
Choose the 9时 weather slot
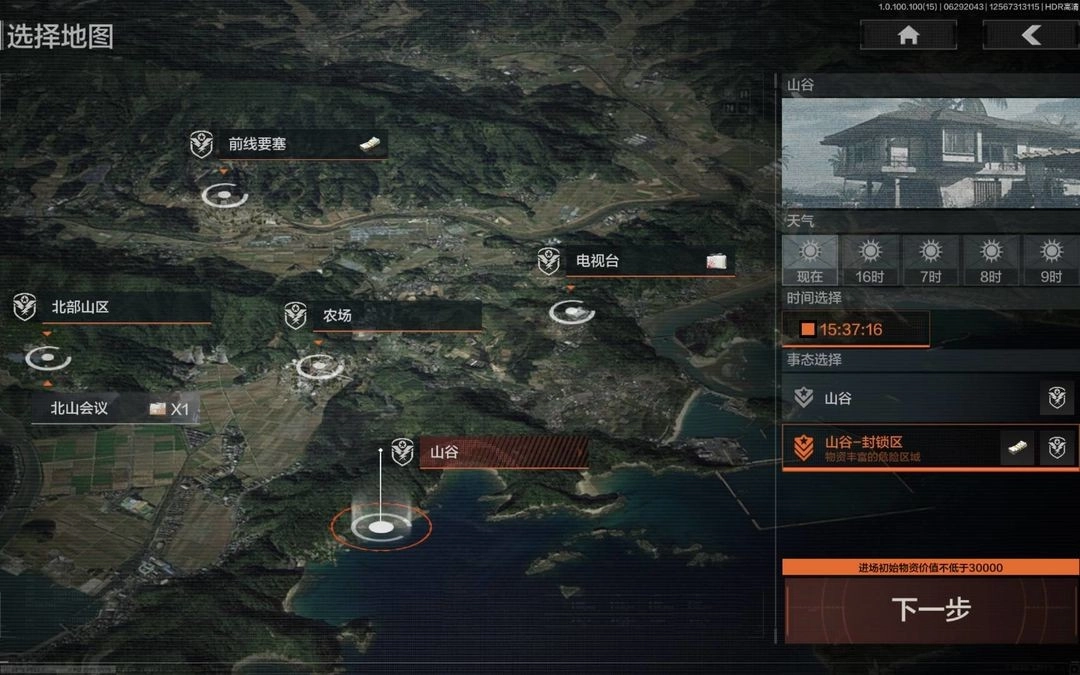tap(1050, 260)
